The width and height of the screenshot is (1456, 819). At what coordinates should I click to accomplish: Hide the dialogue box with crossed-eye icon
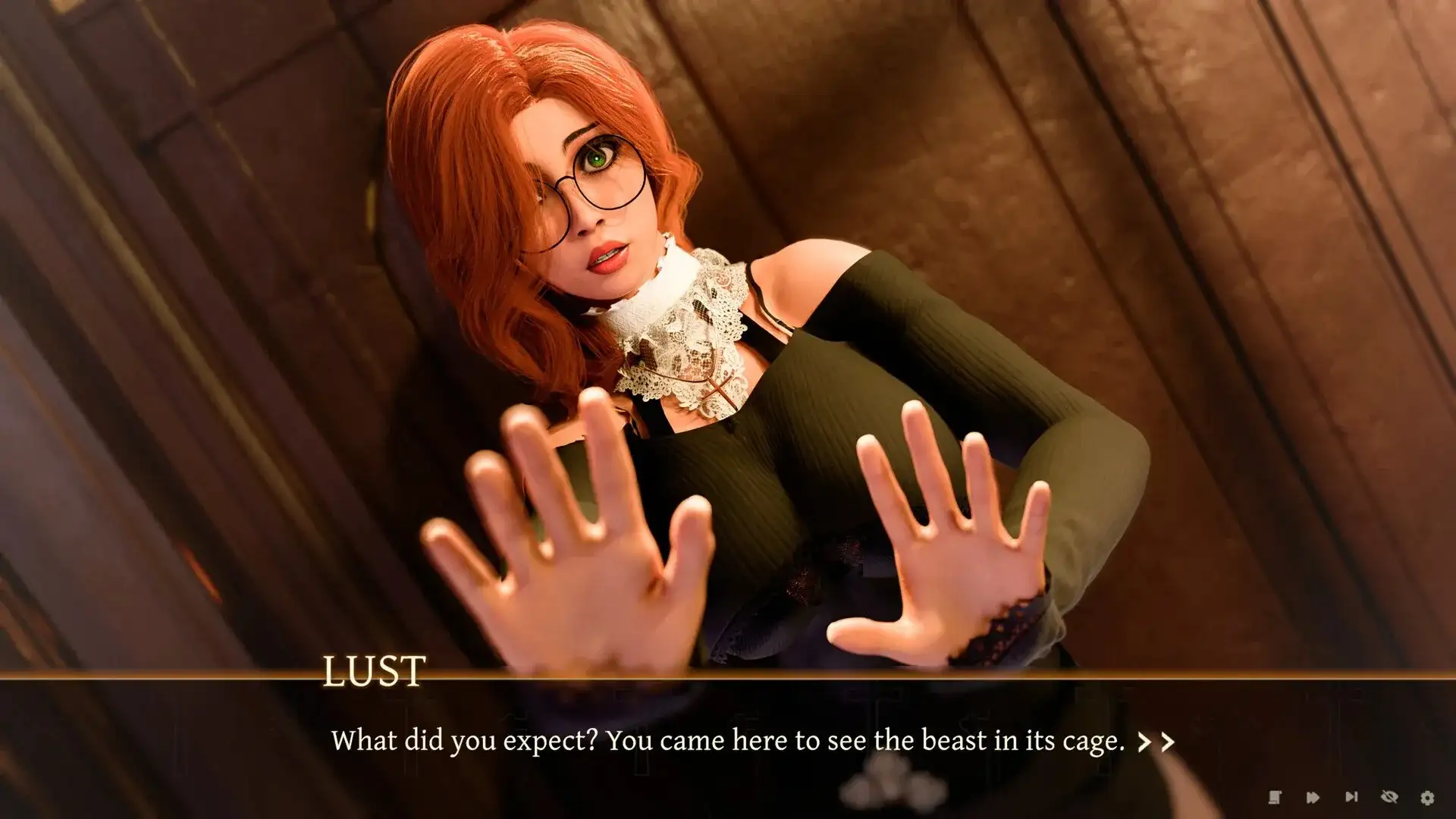coord(1389,797)
